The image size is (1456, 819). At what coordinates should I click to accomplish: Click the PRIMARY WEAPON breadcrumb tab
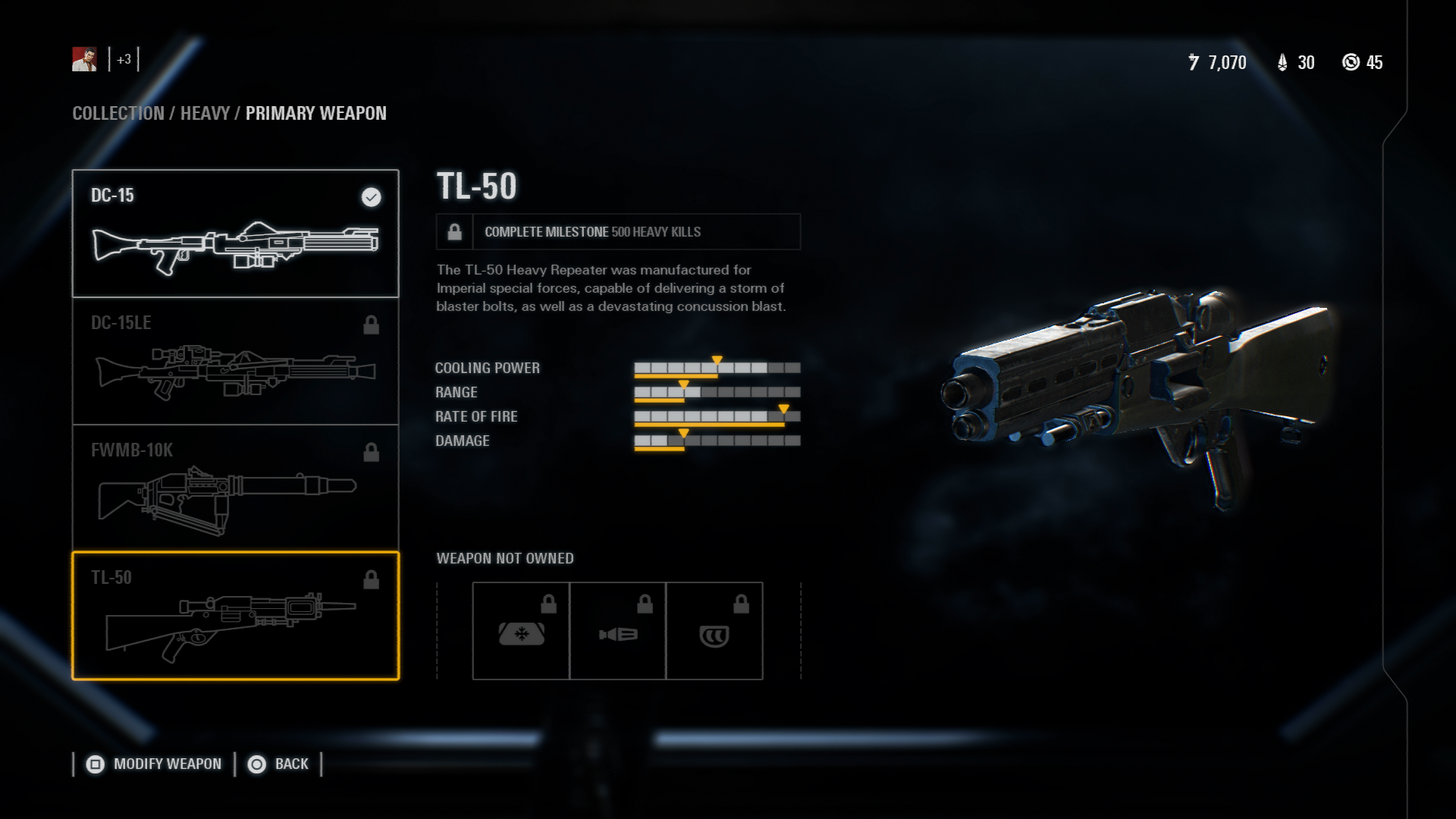point(316,114)
